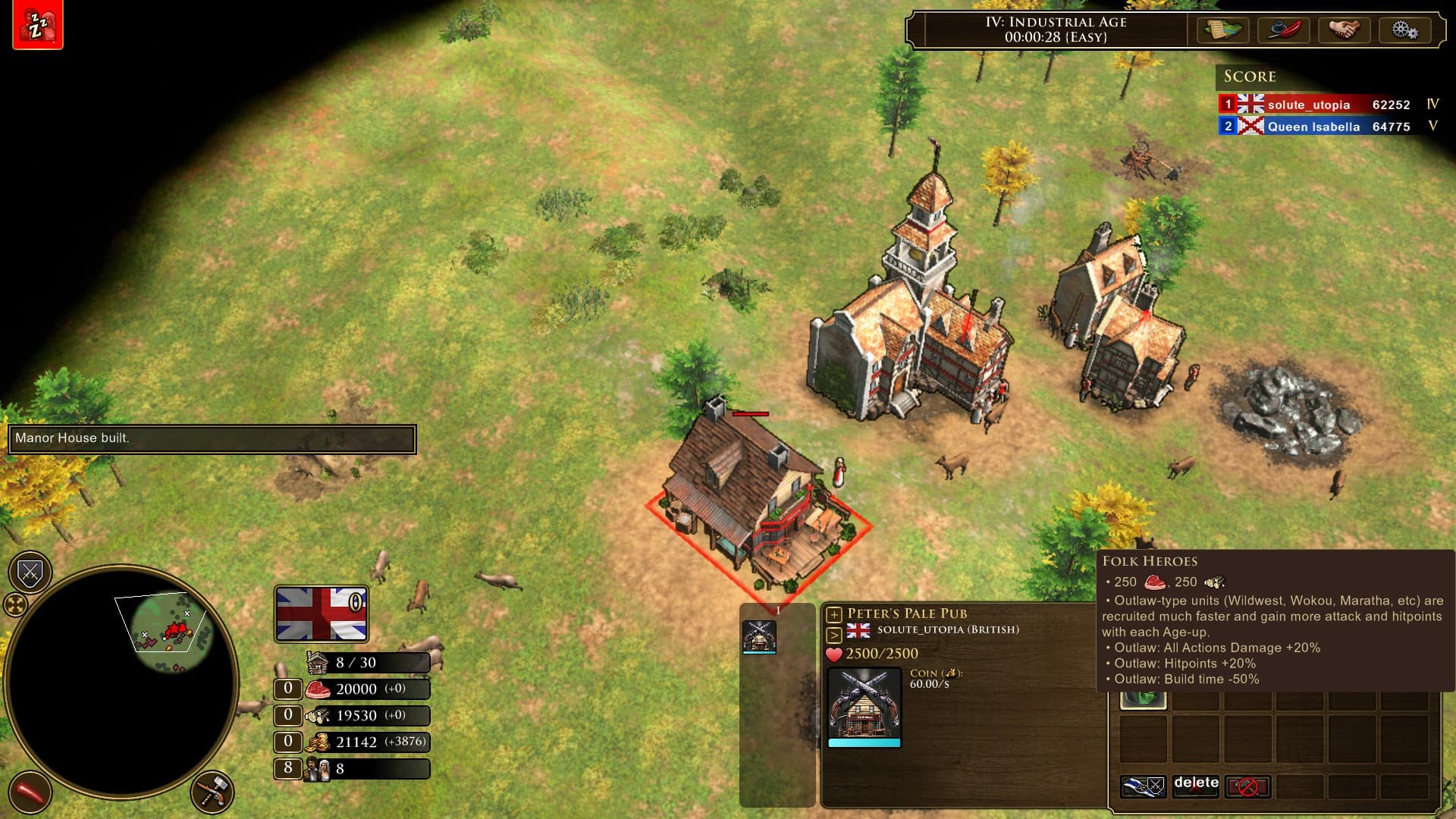The height and width of the screenshot is (819, 1456).
Task: Click the Peter's Pale Pub selection thumbnail
Action: pyautogui.click(x=758, y=636)
